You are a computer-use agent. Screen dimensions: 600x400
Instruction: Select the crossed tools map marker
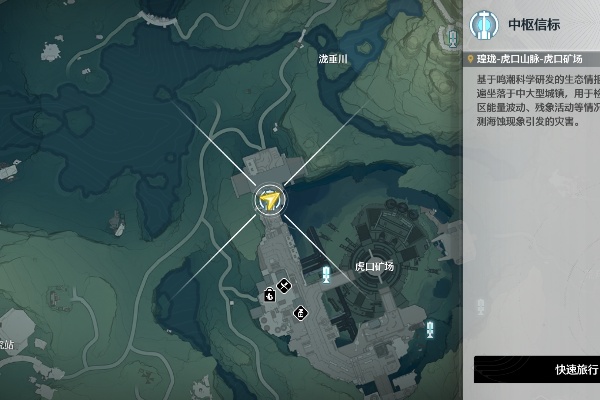pos(285,286)
